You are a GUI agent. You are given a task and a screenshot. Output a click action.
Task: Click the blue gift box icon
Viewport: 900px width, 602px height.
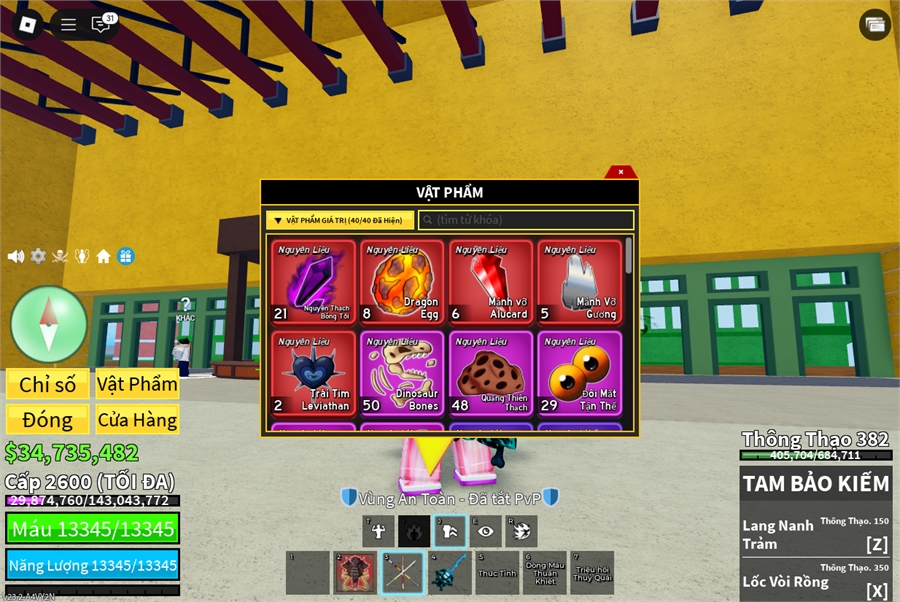[125, 256]
